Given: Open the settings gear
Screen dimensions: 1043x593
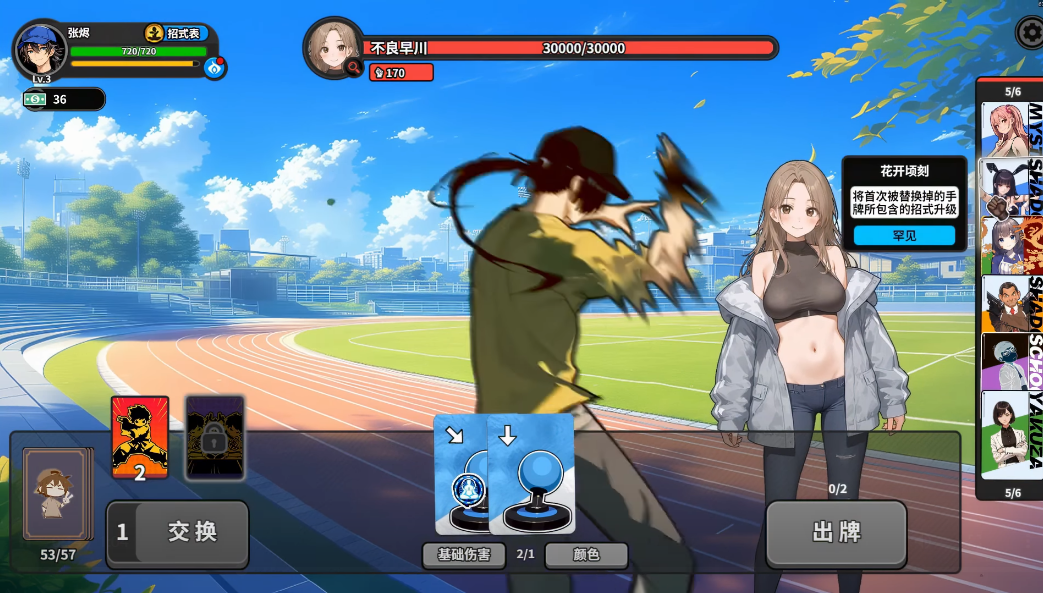Looking at the screenshot, I should click(1030, 33).
